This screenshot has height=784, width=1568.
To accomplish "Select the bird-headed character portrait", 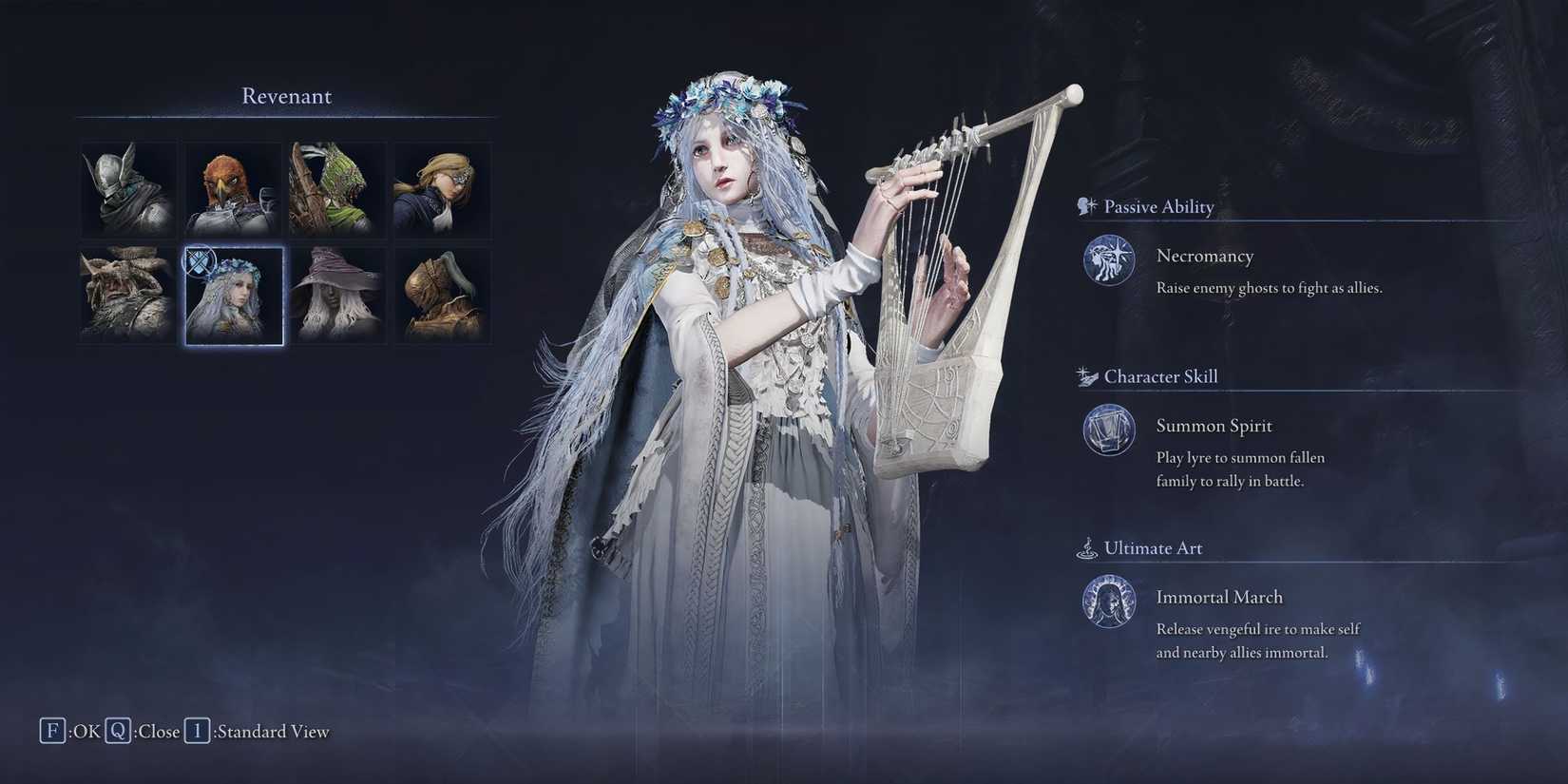I will click(x=233, y=189).
